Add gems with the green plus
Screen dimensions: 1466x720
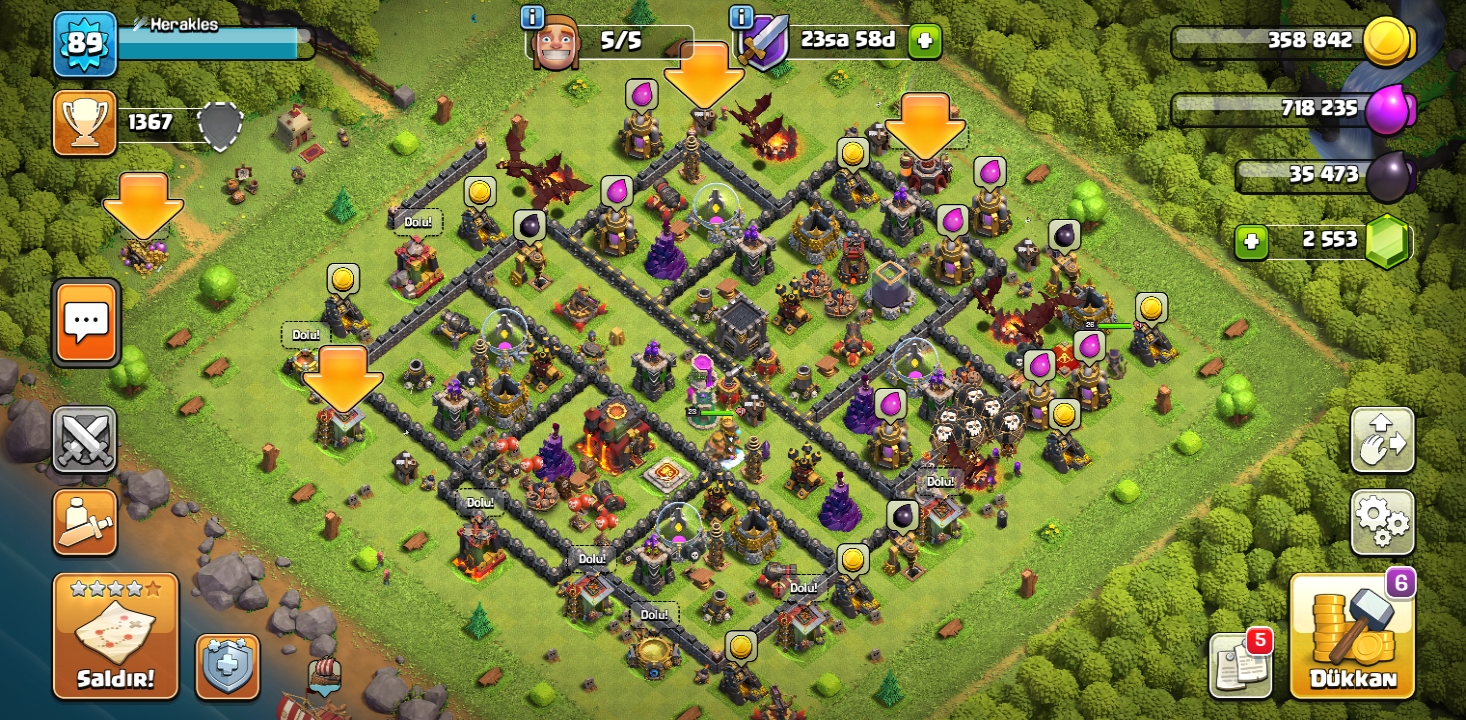(1251, 241)
